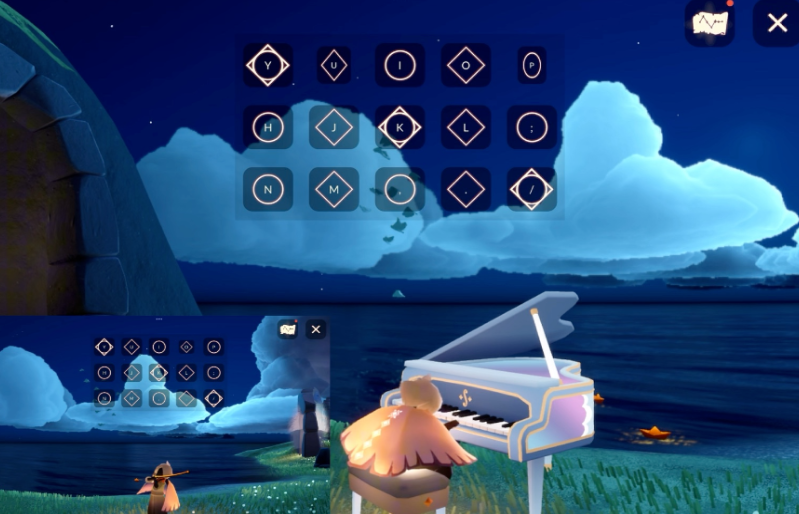This screenshot has width=799, height=514.
Task: Open the large sheet music icon at the top
Action: click(x=710, y=23)
